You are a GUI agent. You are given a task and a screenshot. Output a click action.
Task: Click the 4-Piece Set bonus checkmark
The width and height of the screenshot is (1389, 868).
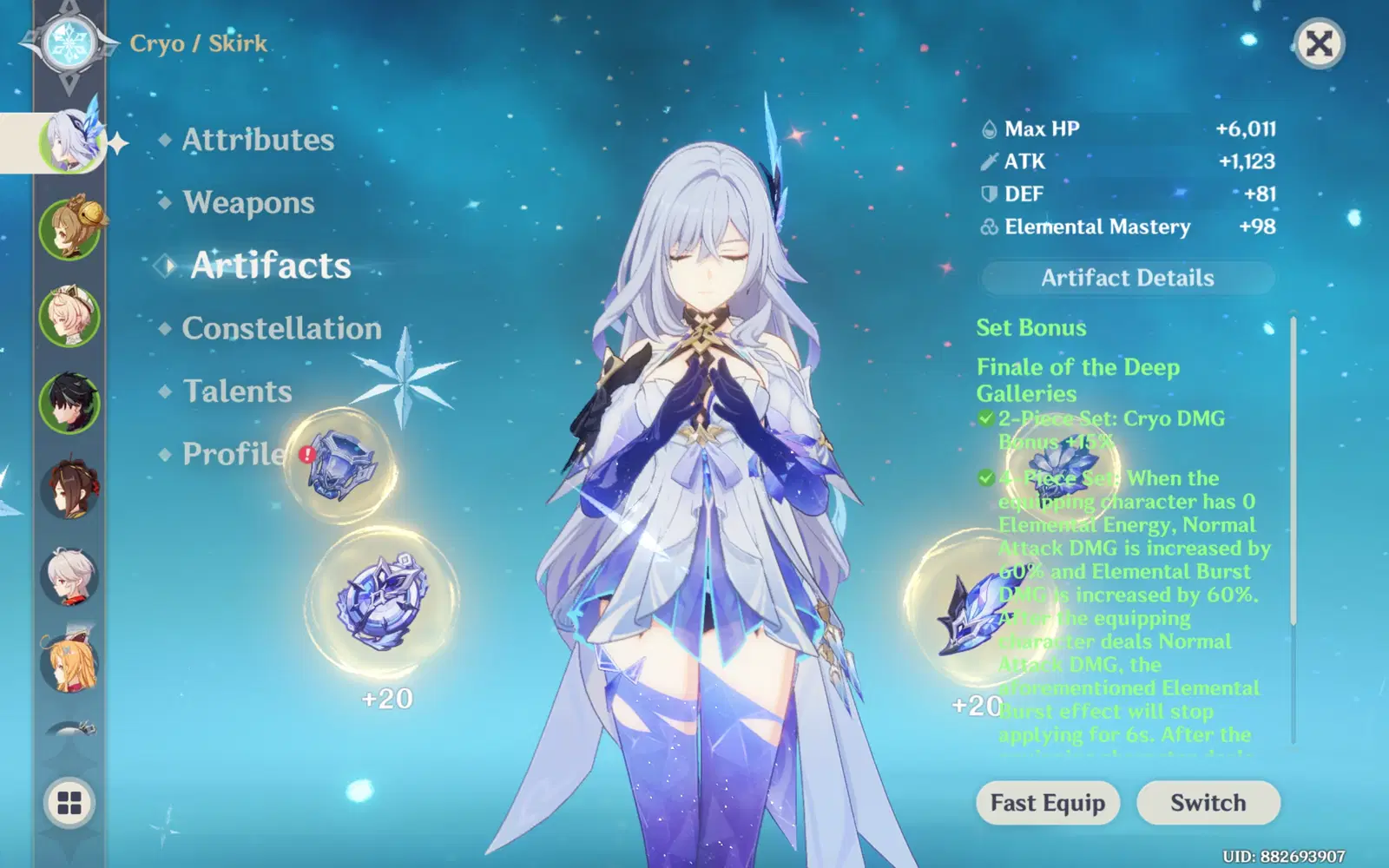coord(985,478)
